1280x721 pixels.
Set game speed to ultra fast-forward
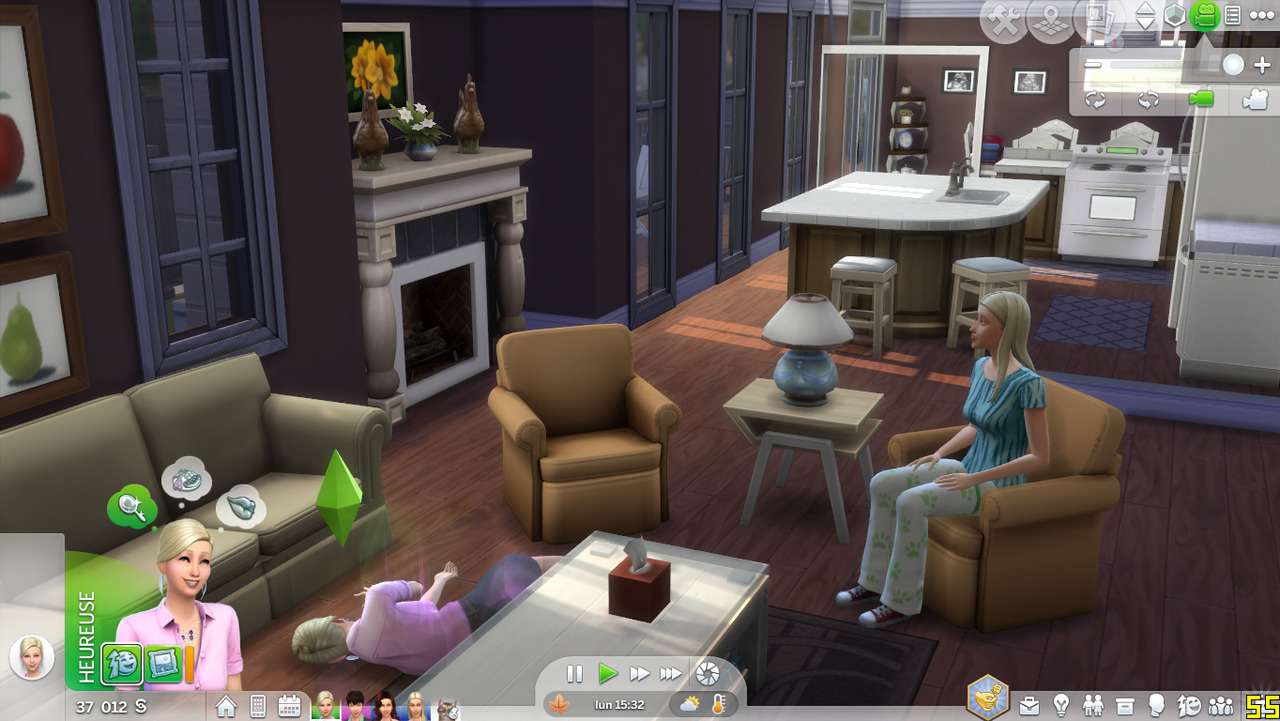click(671, 674)
